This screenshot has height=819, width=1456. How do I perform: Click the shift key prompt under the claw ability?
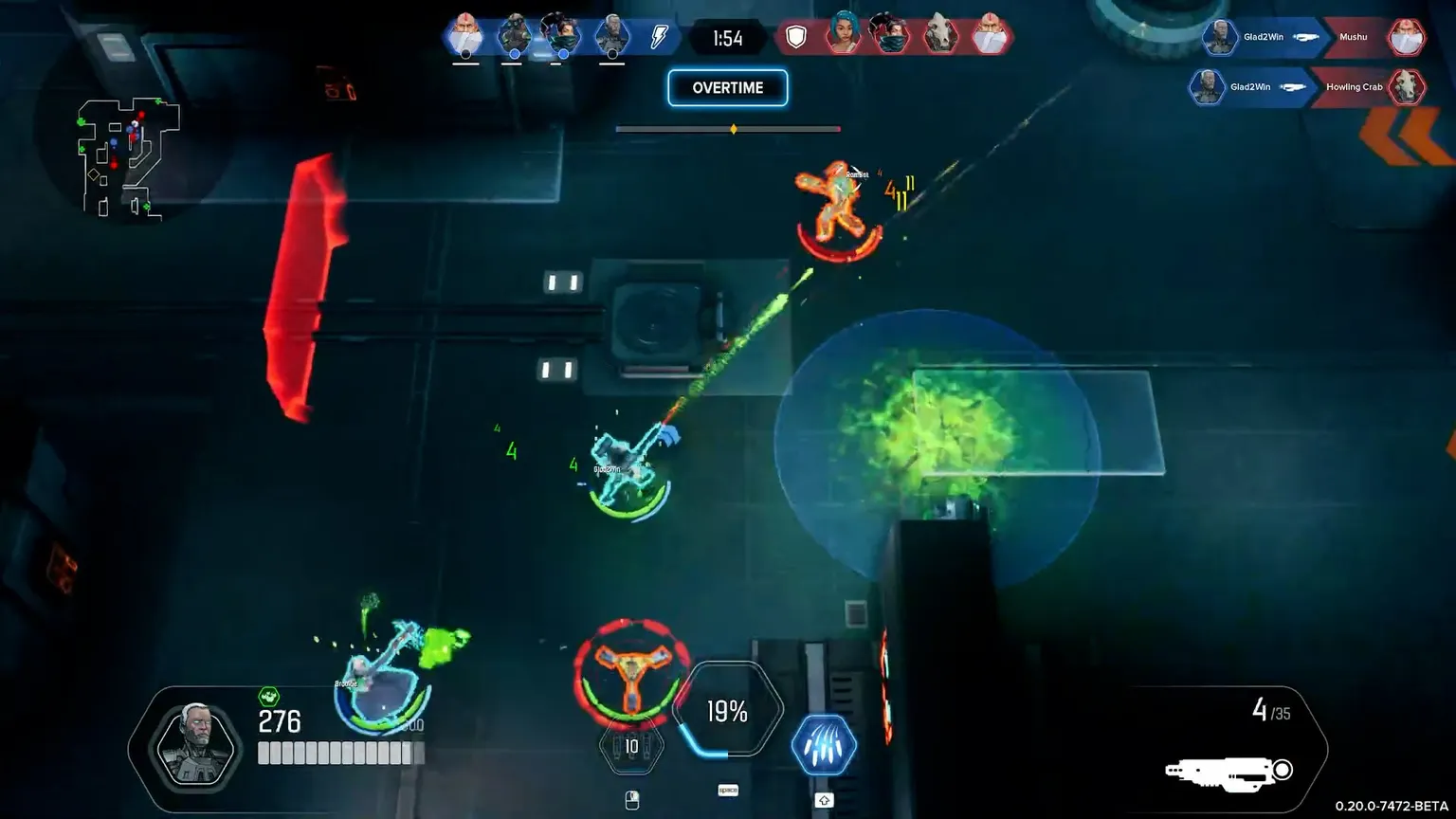(823, 799)
